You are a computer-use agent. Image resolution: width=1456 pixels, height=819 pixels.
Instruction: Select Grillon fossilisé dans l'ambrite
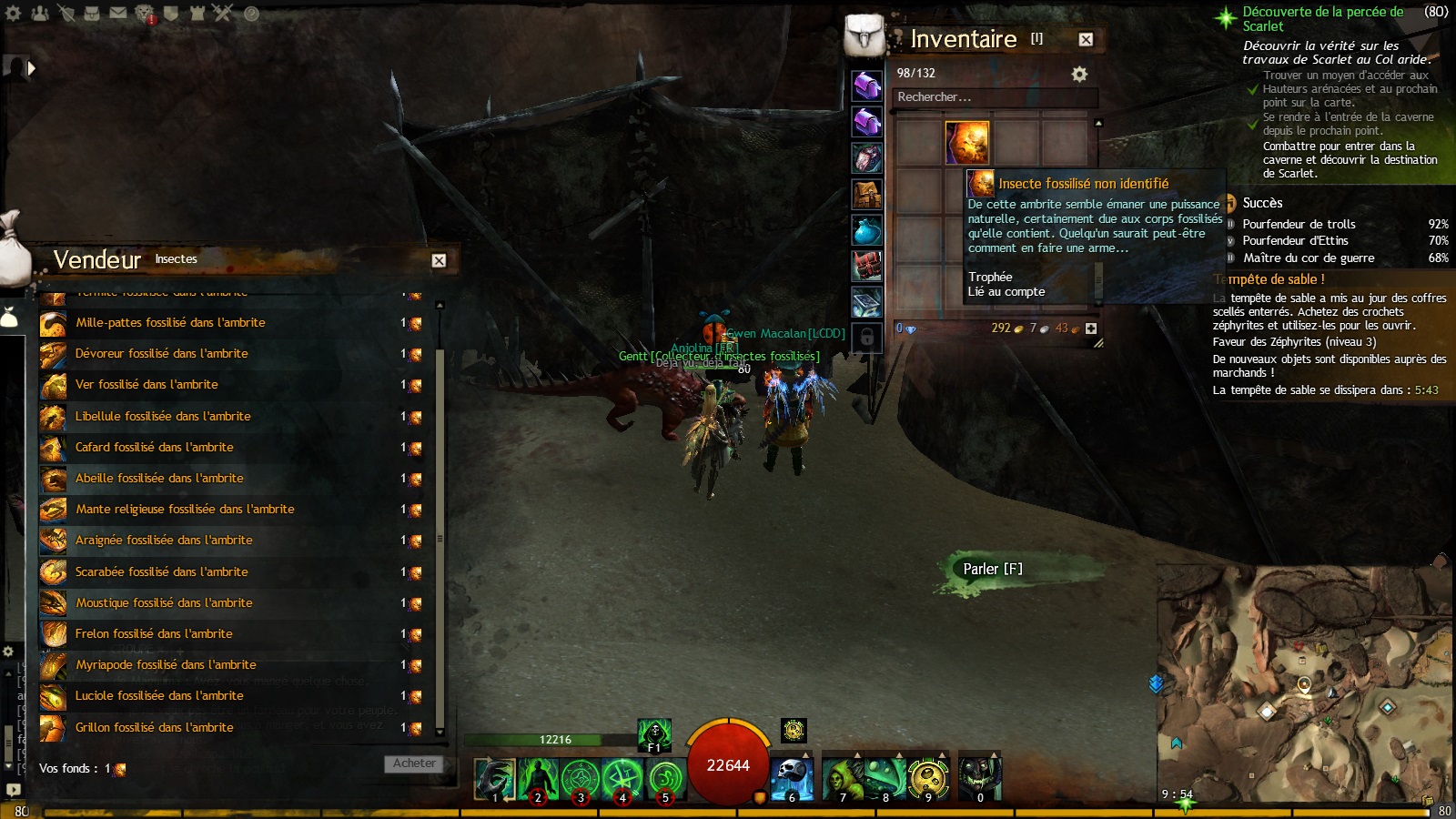154,727
